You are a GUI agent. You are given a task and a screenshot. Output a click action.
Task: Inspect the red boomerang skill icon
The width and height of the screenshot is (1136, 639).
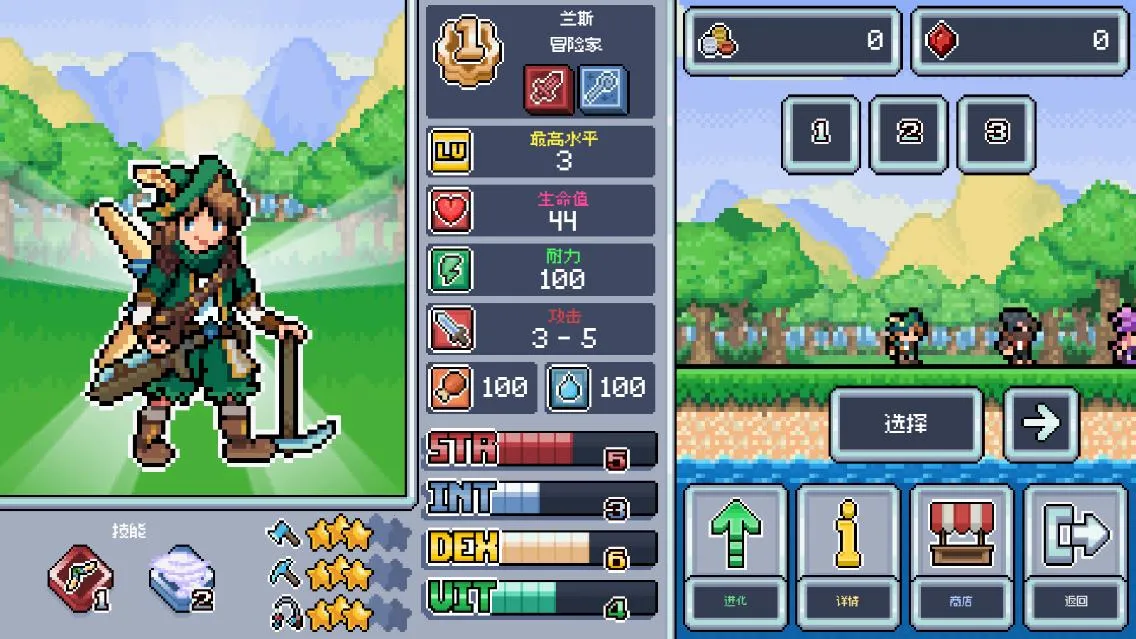click(82, 579)
